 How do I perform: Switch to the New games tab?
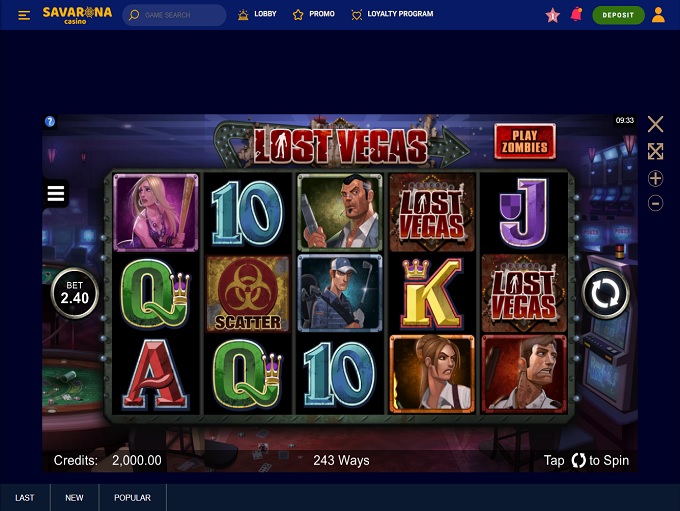pyautogui.click(x=75, y=498)
